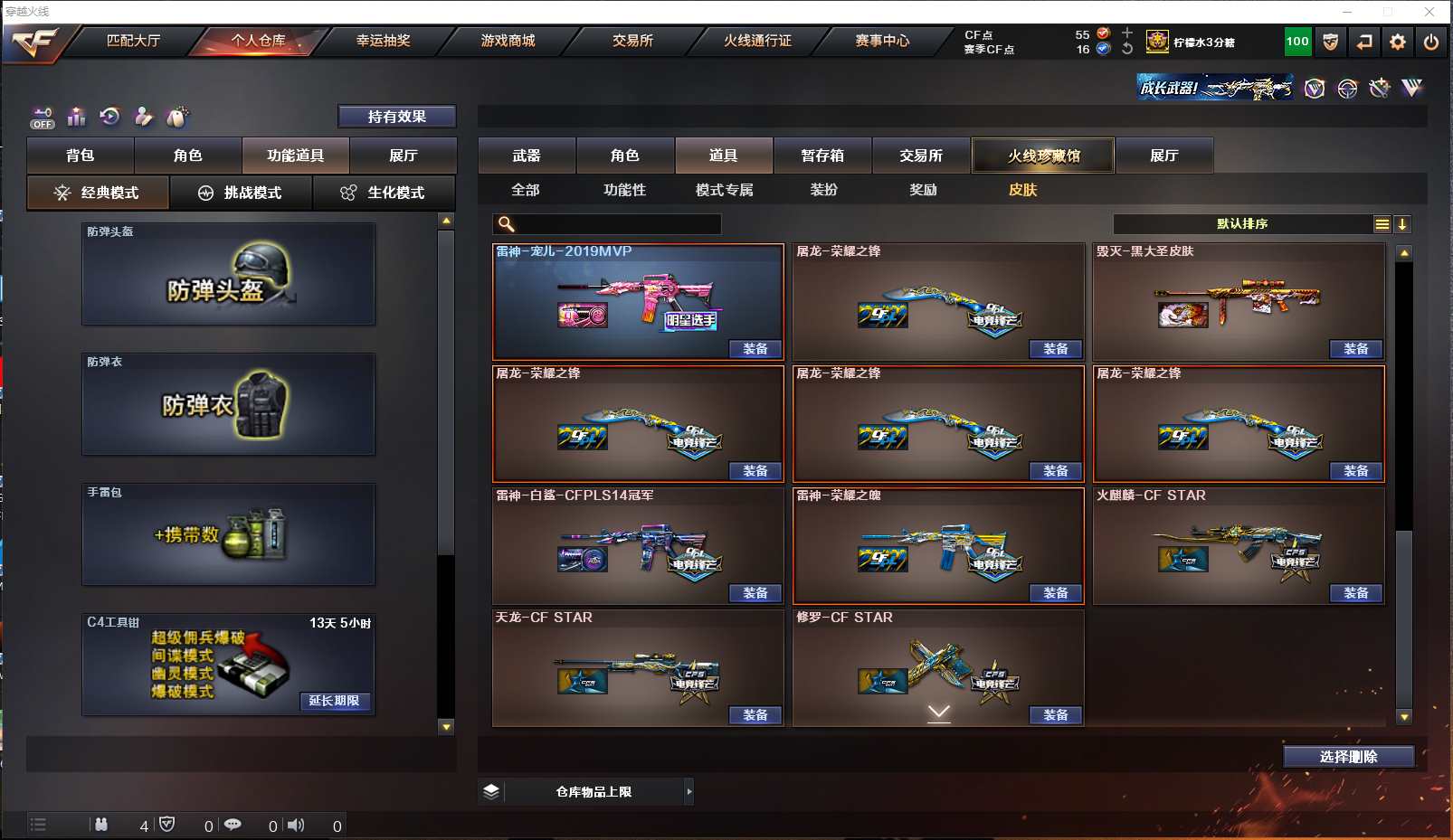1453x840 pixels.
Task: Show 持有效果 owned effects
Action: [396, 117]
